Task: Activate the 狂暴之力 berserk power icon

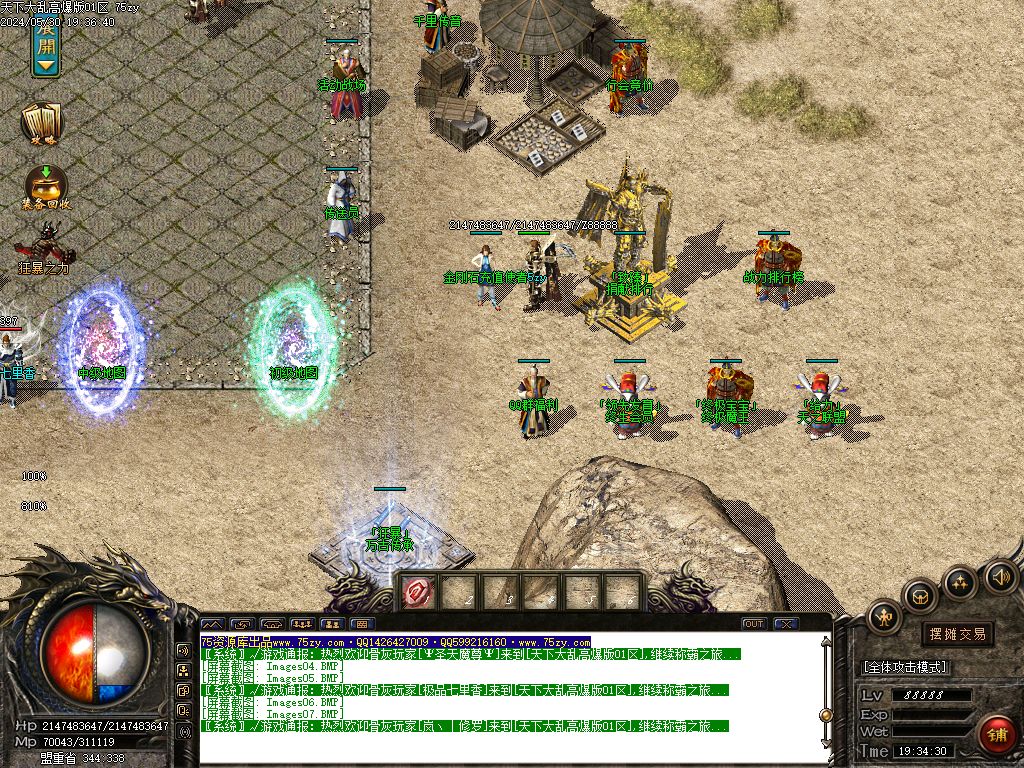Action: [x=44, y=246]
